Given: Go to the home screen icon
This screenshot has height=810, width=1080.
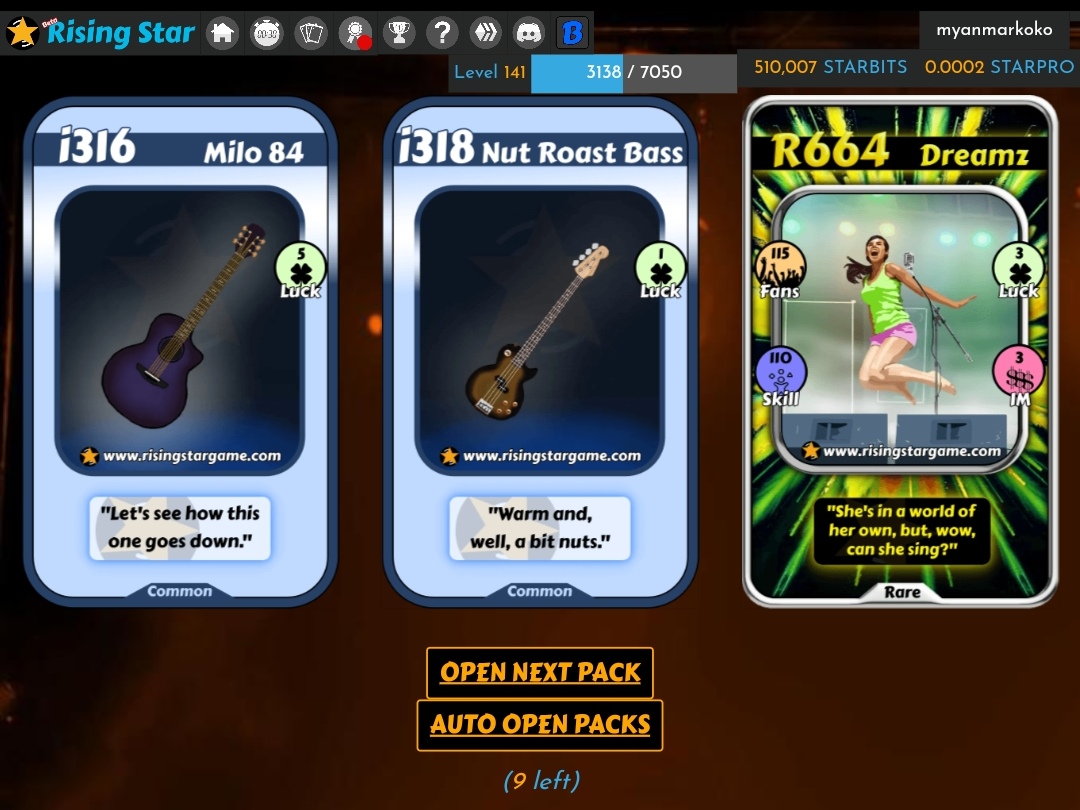Looking at the screenshot, I should pyautogui.click(x=223, y=34).
